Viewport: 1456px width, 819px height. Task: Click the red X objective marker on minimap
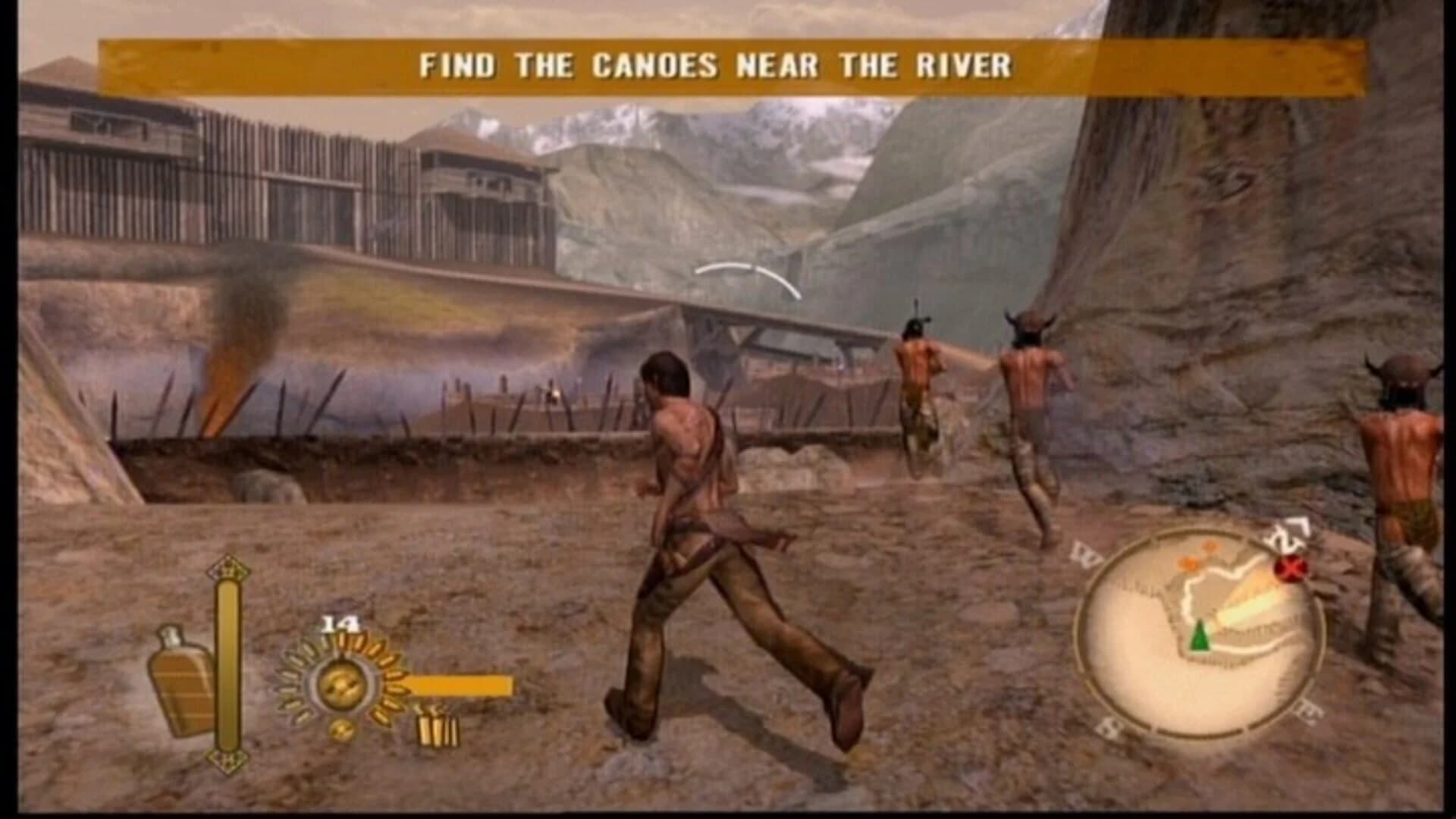[1289, 567]
